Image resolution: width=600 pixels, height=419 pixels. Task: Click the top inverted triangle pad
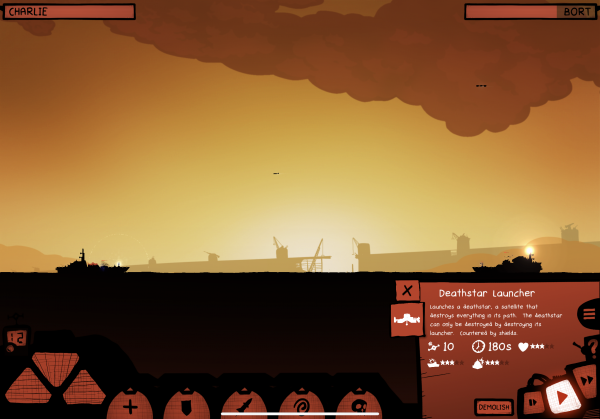pos(56,364)
